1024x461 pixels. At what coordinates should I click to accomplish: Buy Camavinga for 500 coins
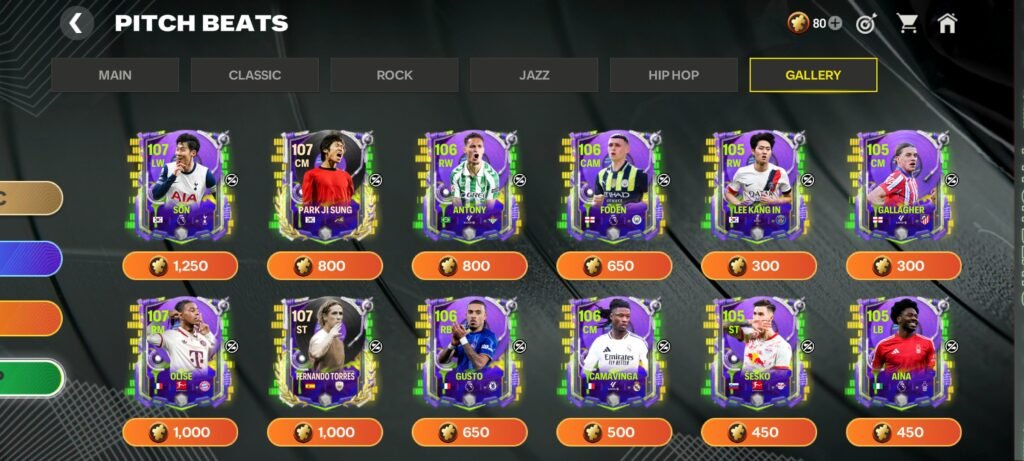[x=614, y=432]
